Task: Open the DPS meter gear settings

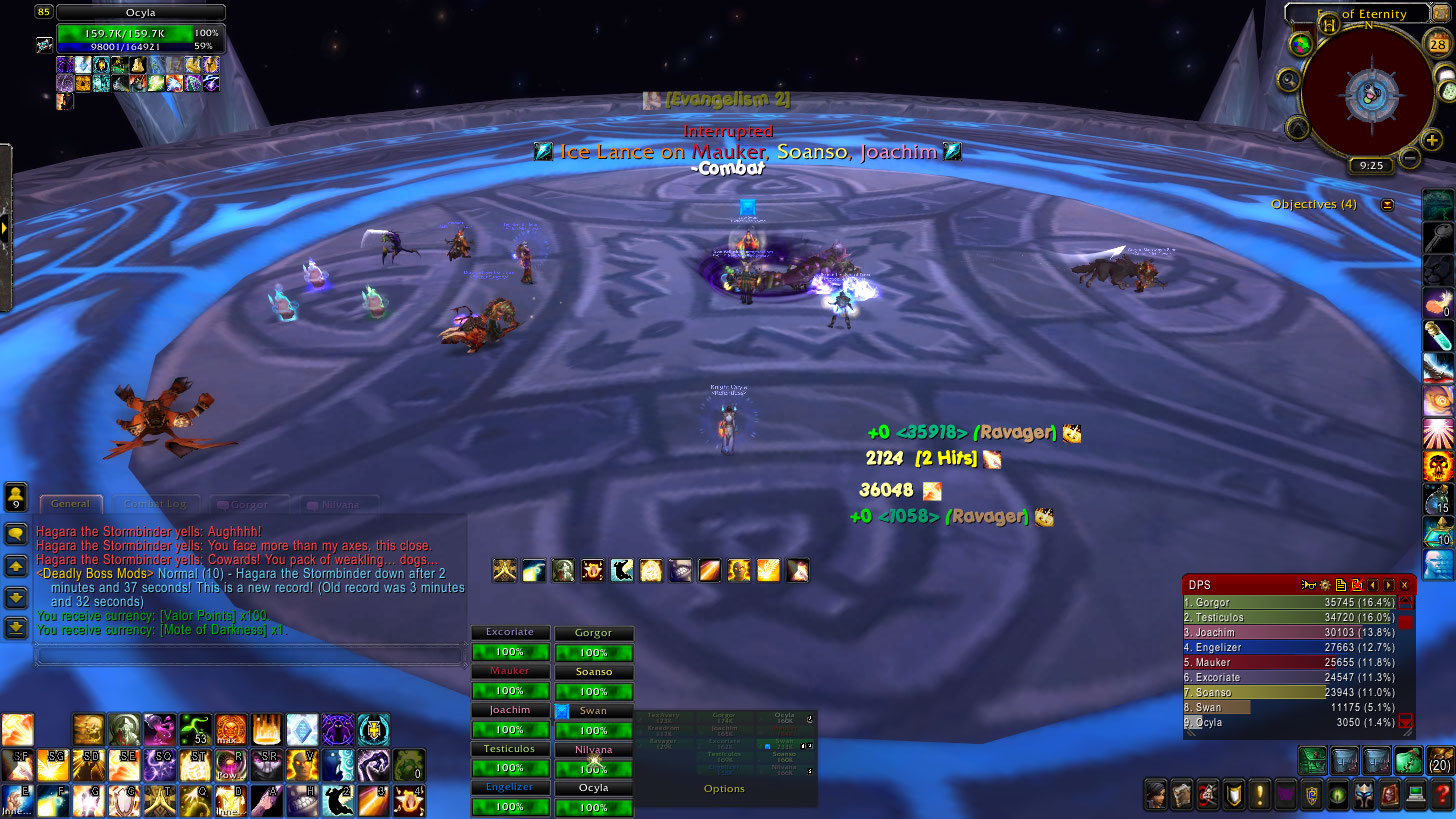Action: (1324, 585)
